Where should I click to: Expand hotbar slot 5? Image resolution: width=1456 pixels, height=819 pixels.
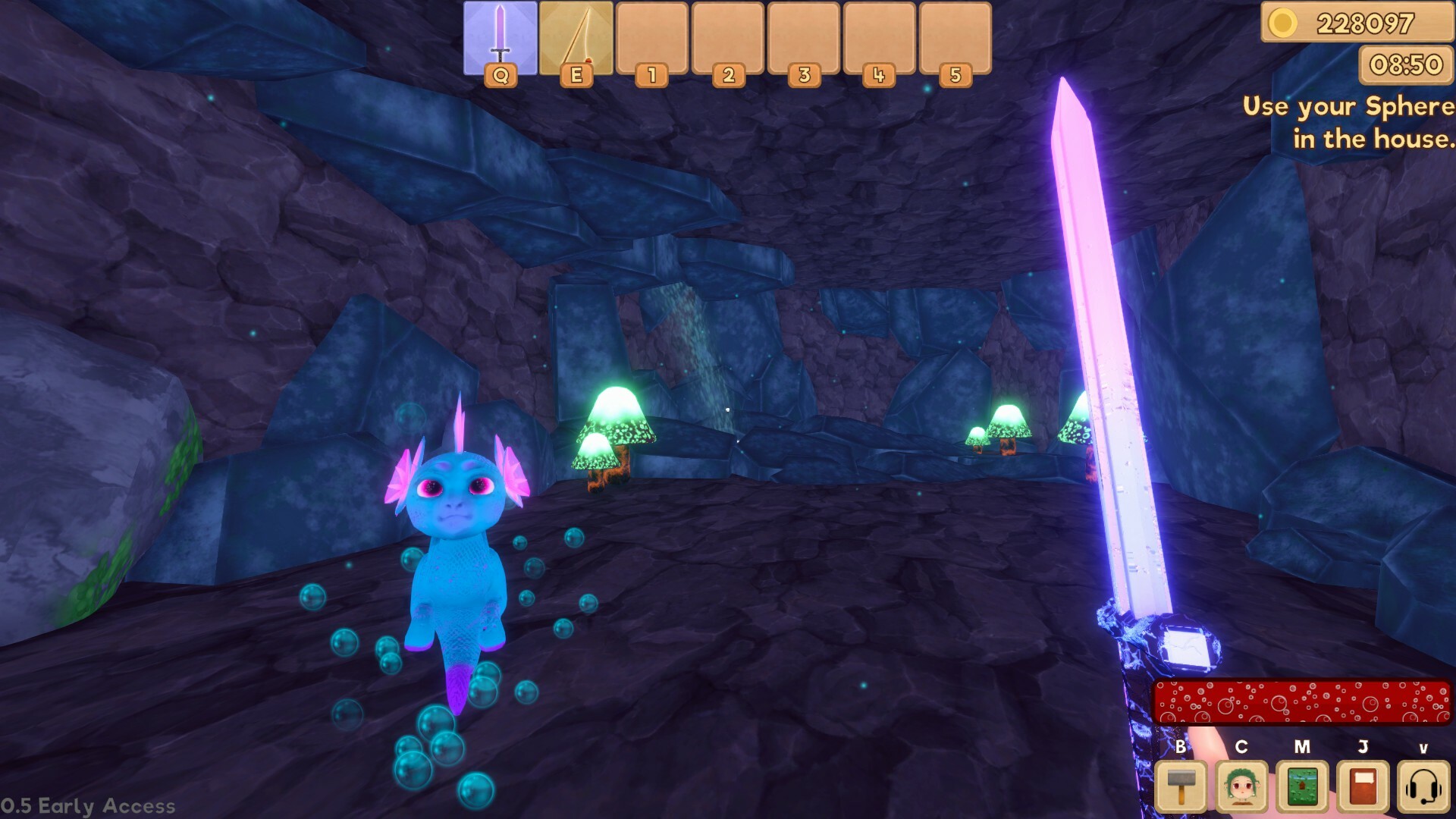click(955, 38)
